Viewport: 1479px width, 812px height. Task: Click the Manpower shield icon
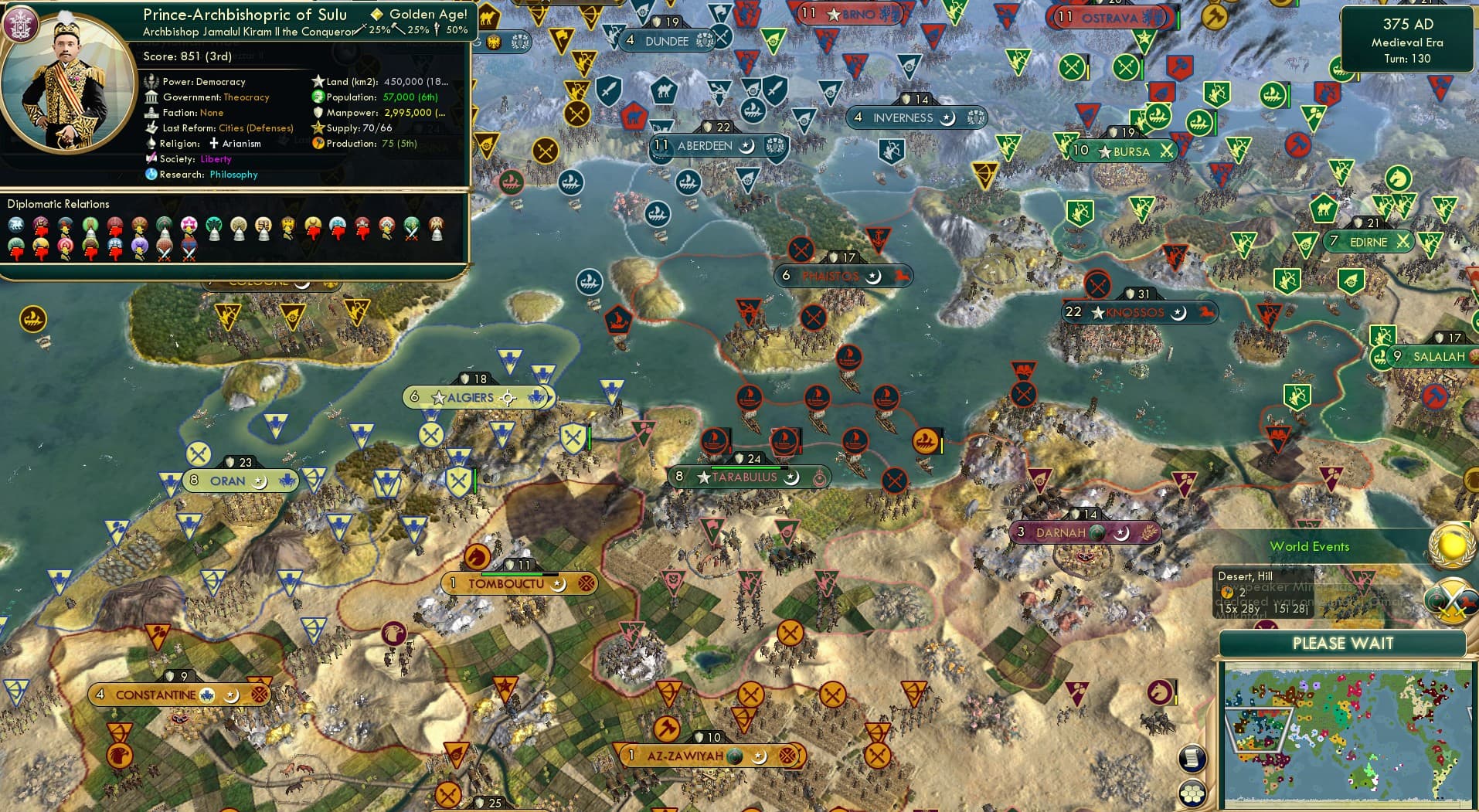click(317, 112)
